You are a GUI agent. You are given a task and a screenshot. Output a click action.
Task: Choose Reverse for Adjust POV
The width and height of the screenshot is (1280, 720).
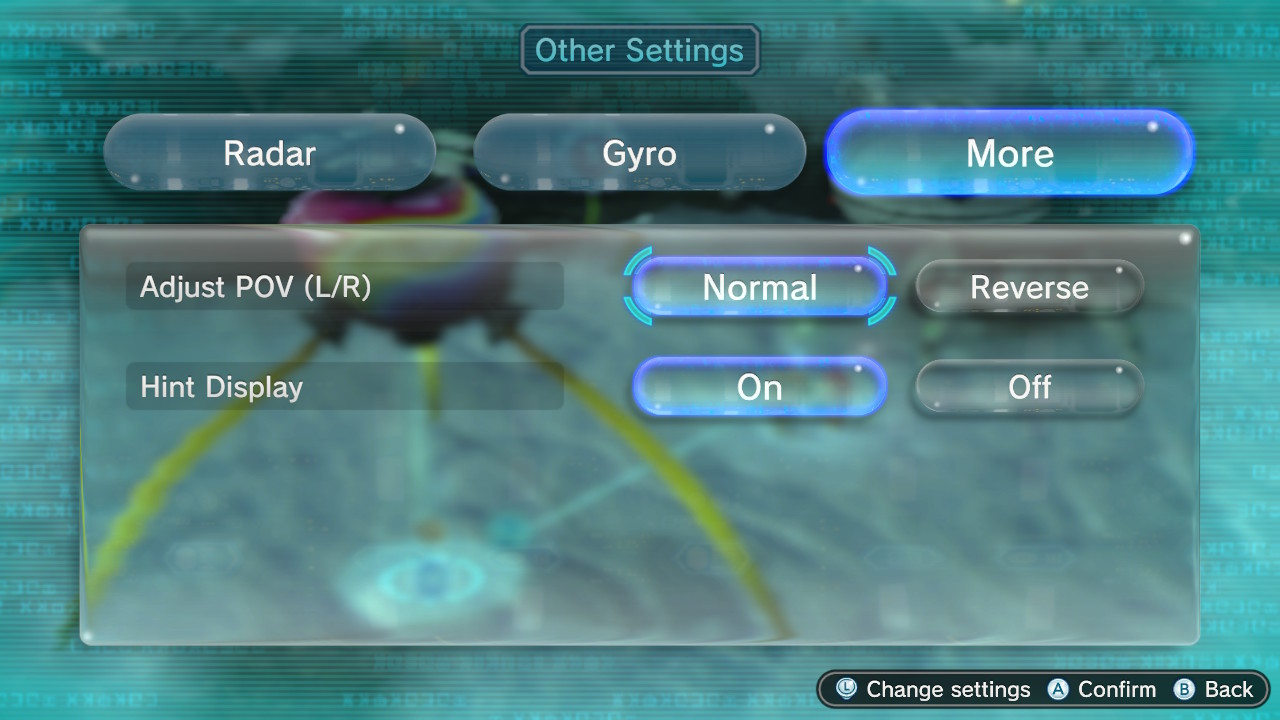1029,287
